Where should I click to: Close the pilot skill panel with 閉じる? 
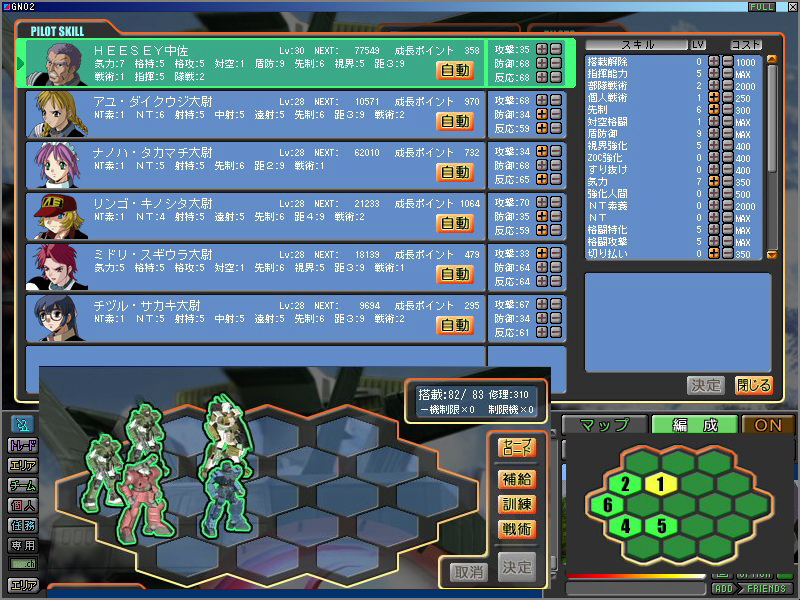pyautogui.click(x=753, y=385)
